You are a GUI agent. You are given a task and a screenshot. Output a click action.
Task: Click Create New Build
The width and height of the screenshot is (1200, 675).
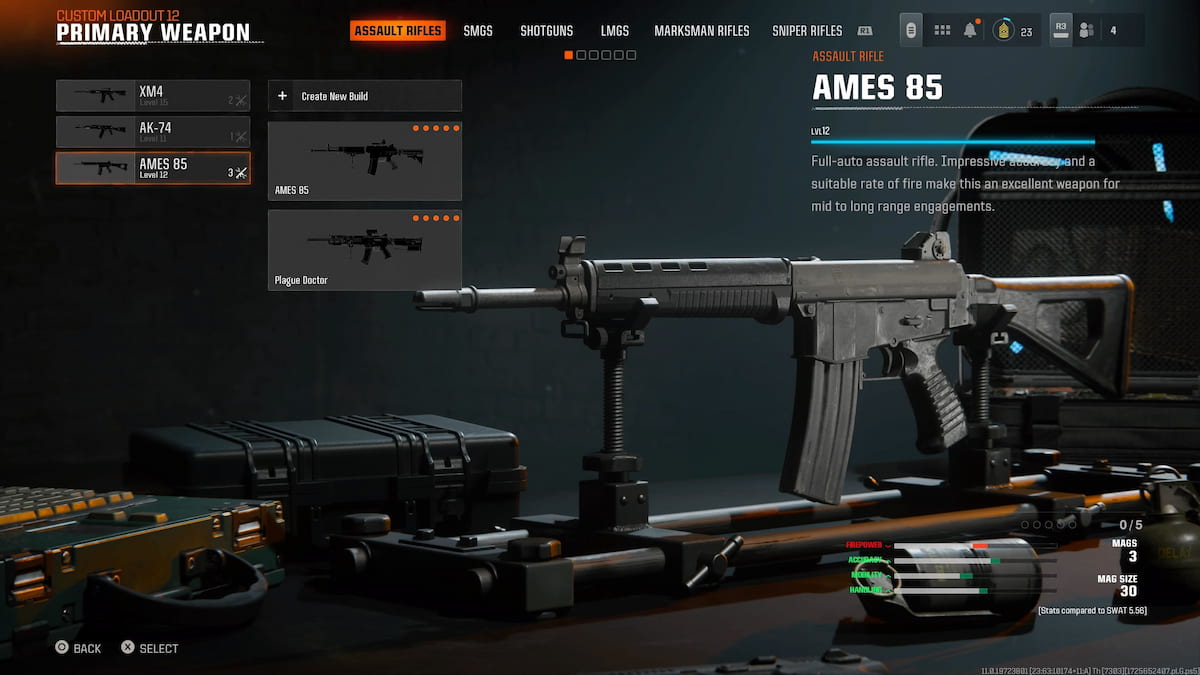click(365, 96)
